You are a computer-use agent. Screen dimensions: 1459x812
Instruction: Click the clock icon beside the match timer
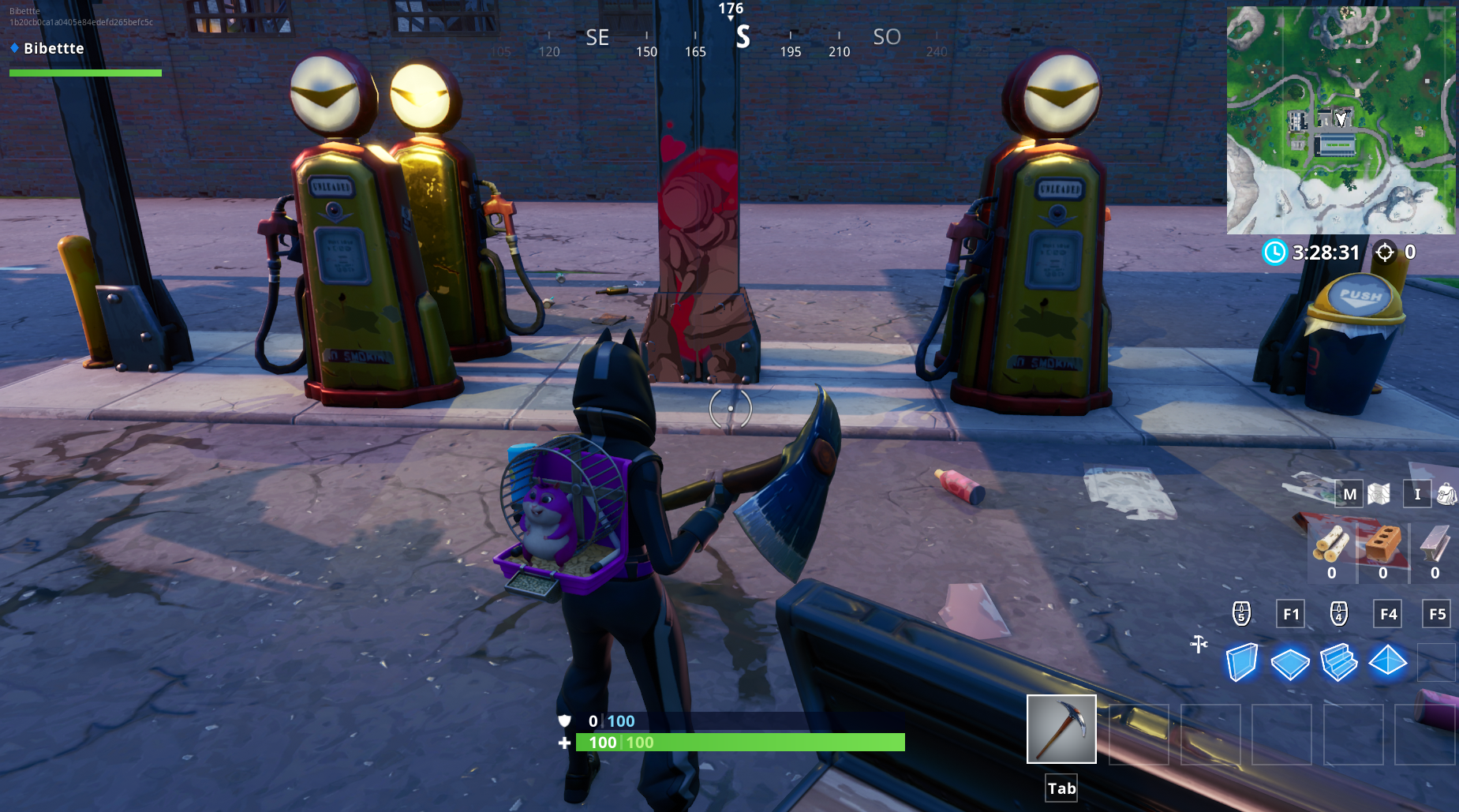[x=1276, y=253]
